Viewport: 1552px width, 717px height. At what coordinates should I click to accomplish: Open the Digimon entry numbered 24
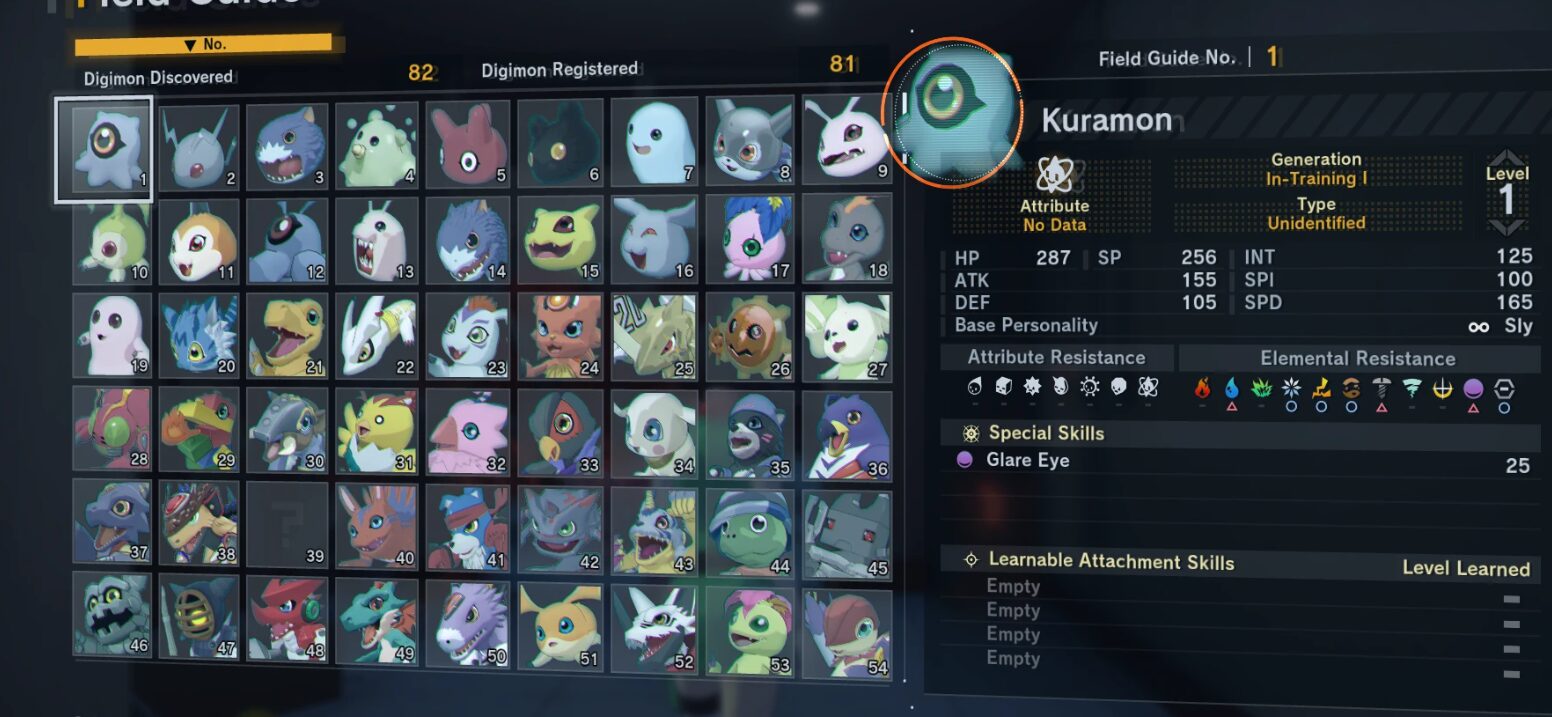(560, 334)
